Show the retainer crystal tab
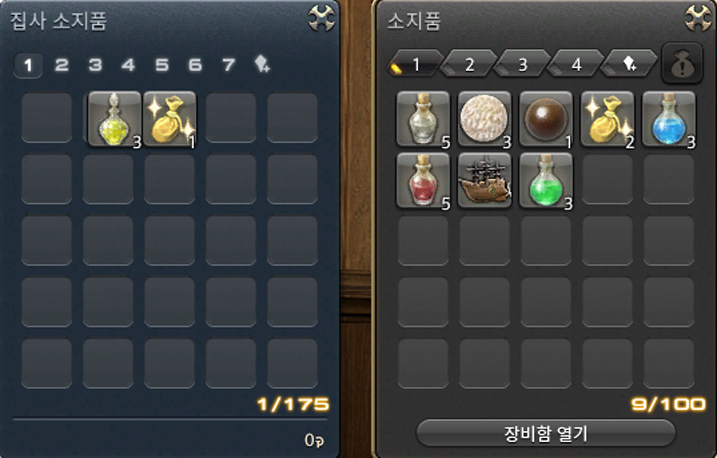 263,66
